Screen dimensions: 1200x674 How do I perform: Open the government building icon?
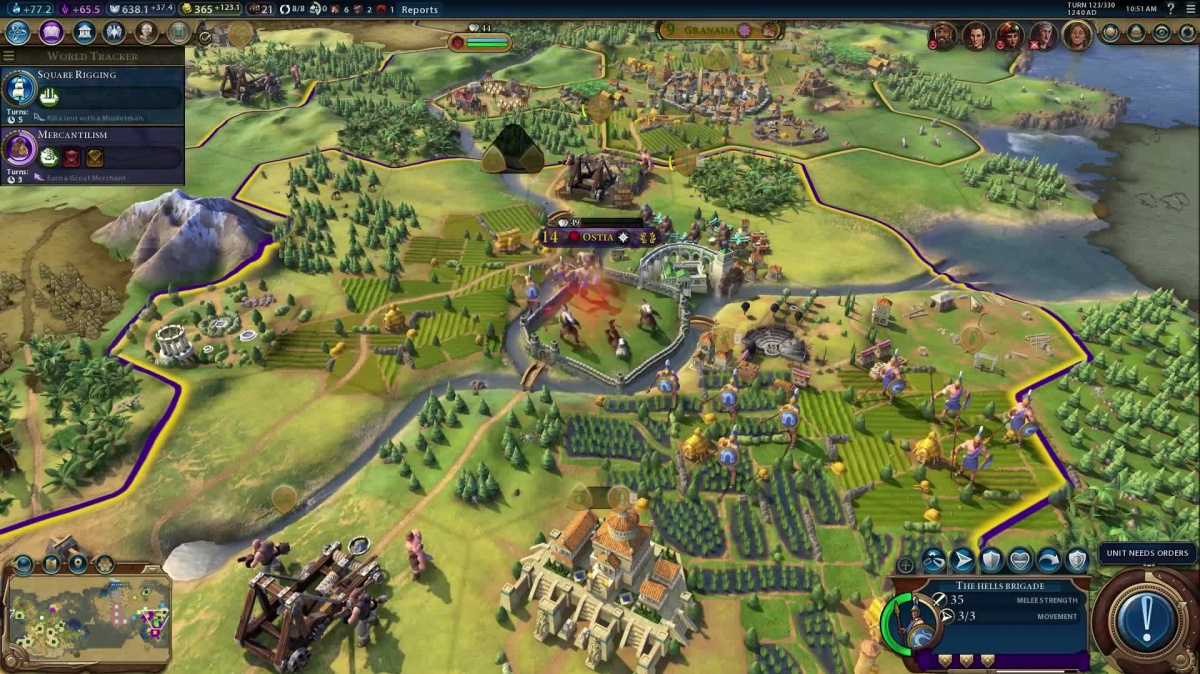tap(84, 32)
